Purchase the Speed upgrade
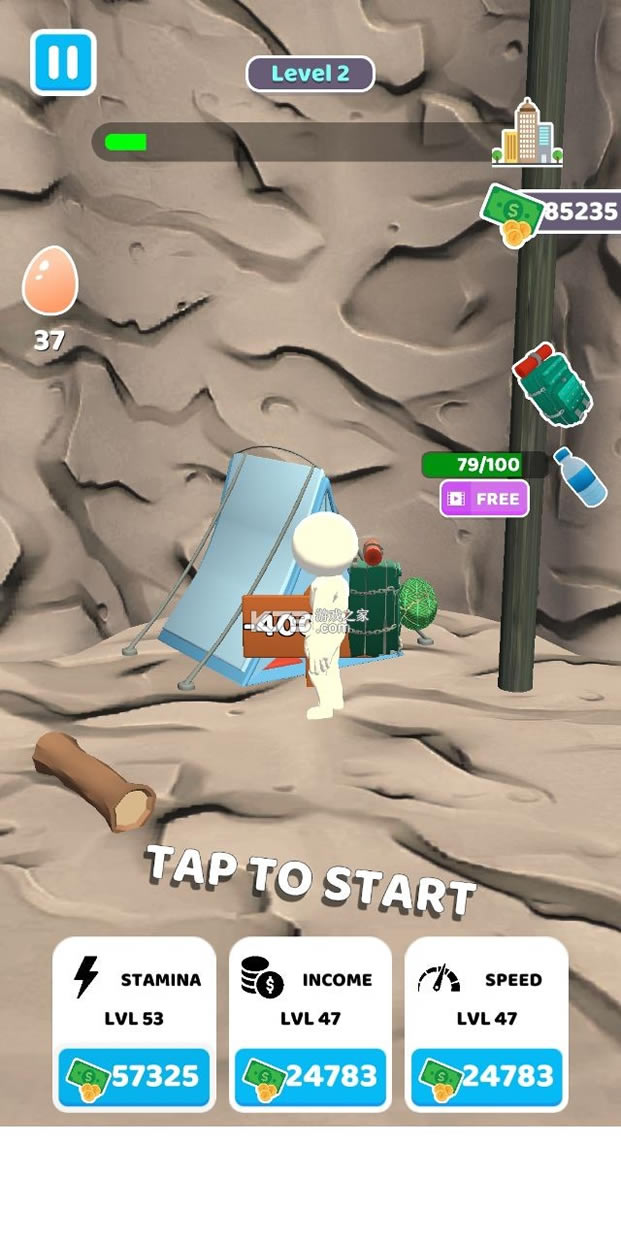The height and width of the screenshot is (1242, 621). point(486,1077)
